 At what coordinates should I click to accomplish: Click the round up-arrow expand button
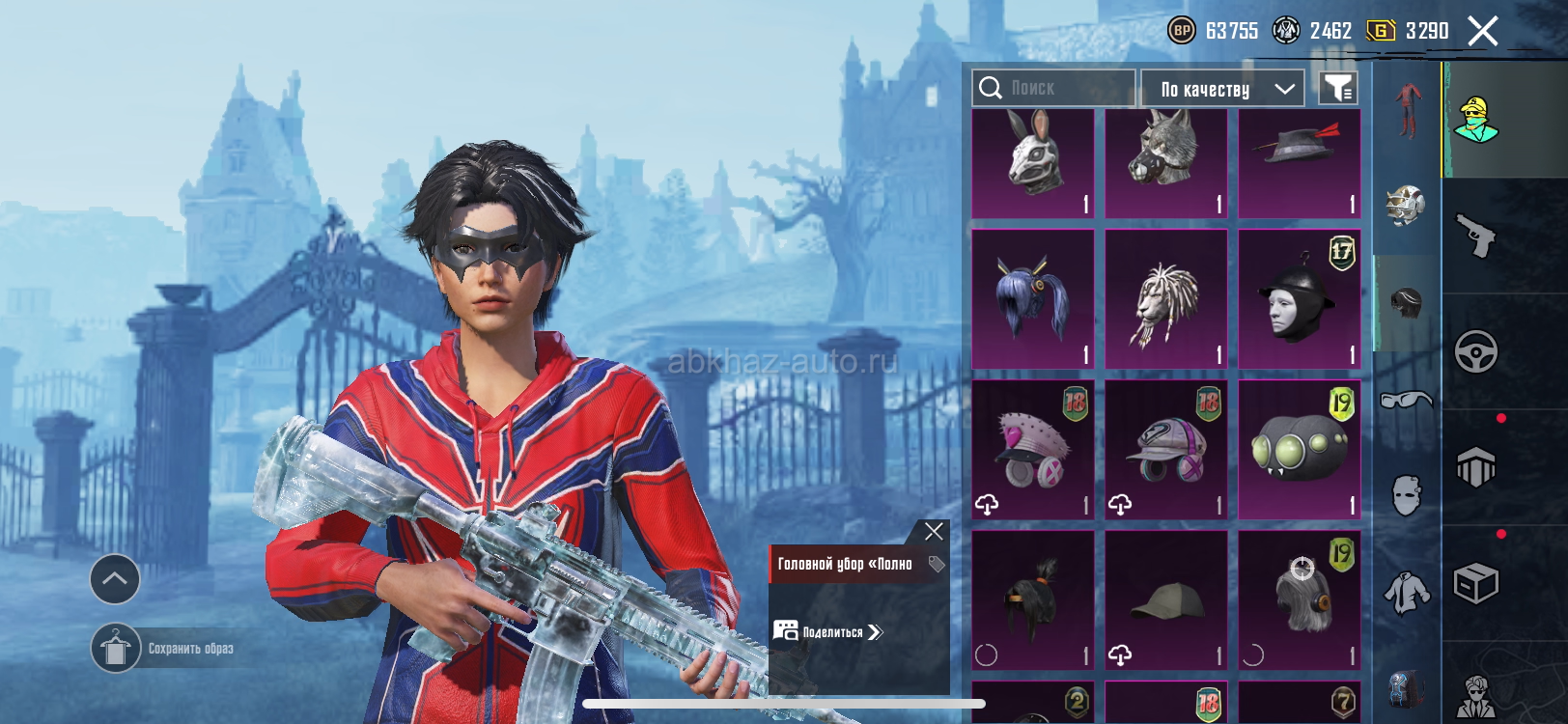115,579
